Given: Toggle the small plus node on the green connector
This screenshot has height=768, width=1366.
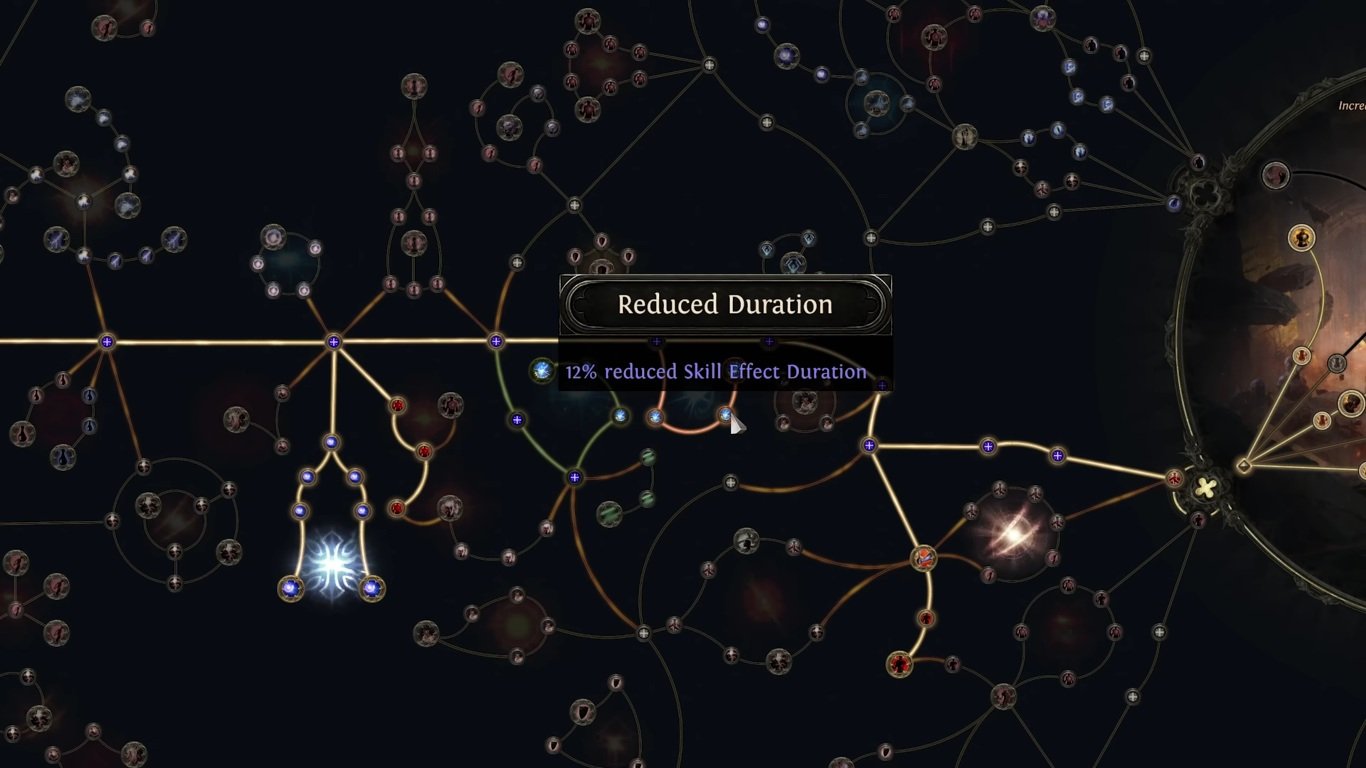Looking at the screenshot, I should click(517, 419).
